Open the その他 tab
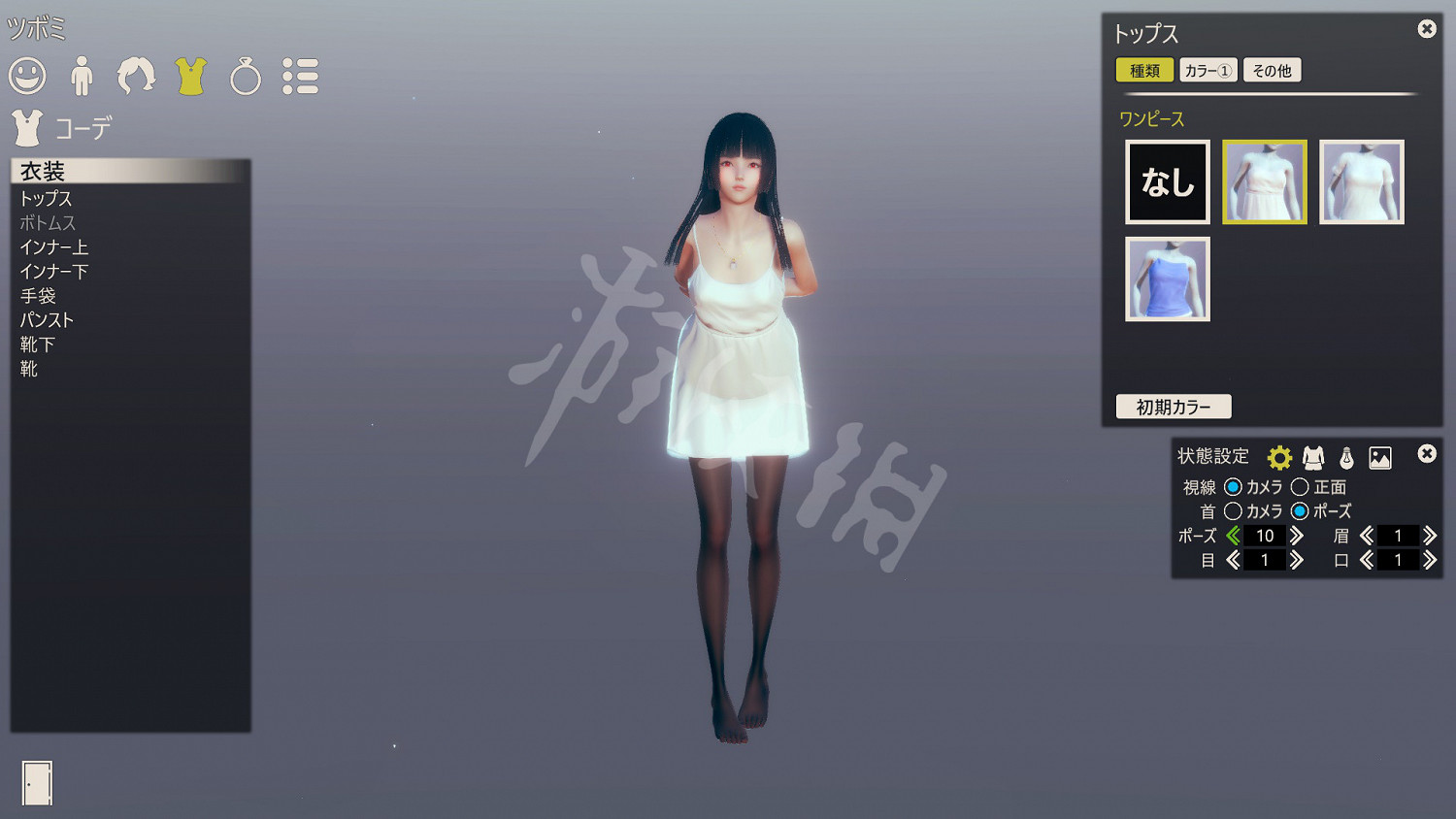 point(1272,70)
